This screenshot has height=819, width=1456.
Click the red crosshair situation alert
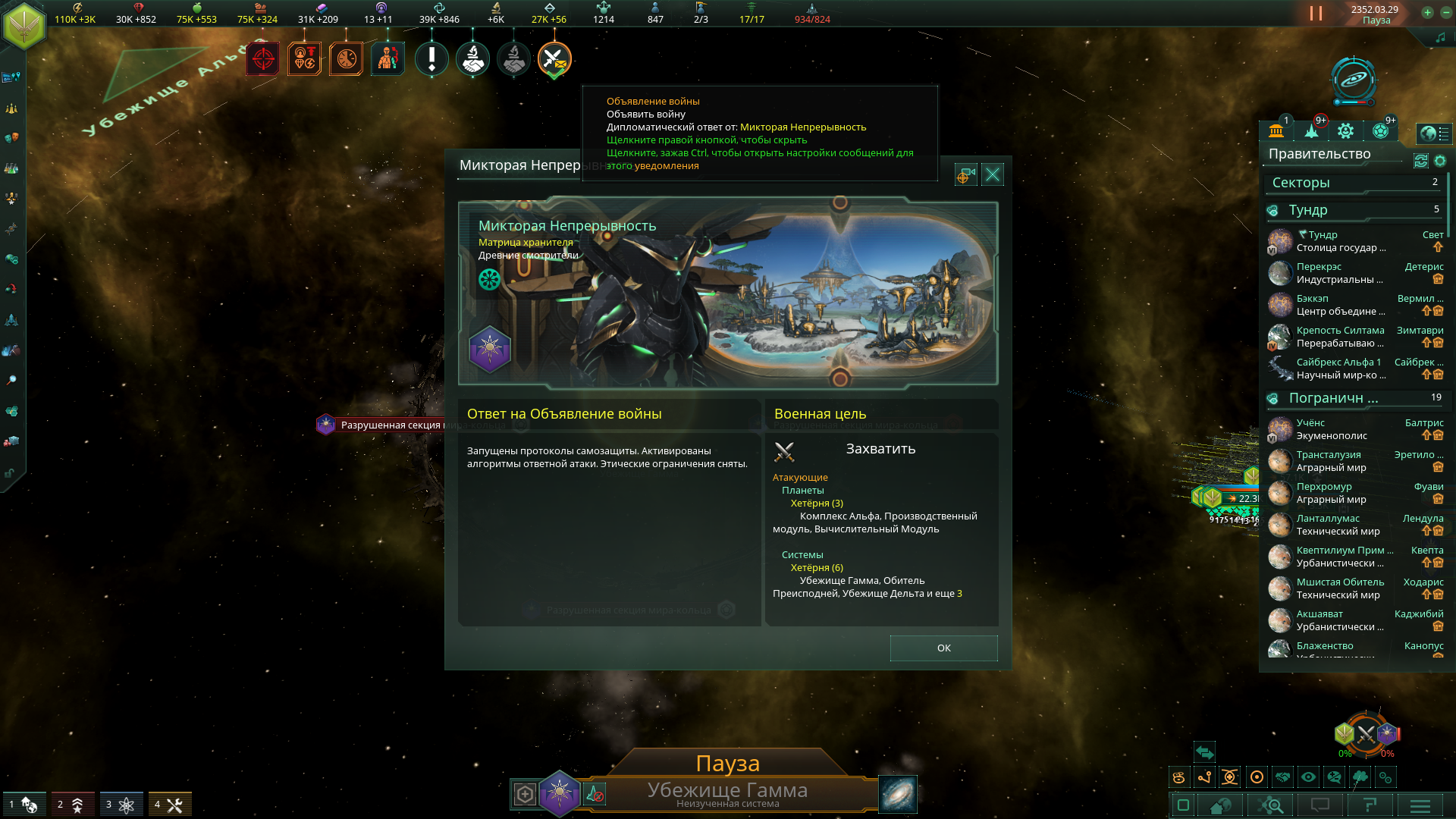point(262,59)
